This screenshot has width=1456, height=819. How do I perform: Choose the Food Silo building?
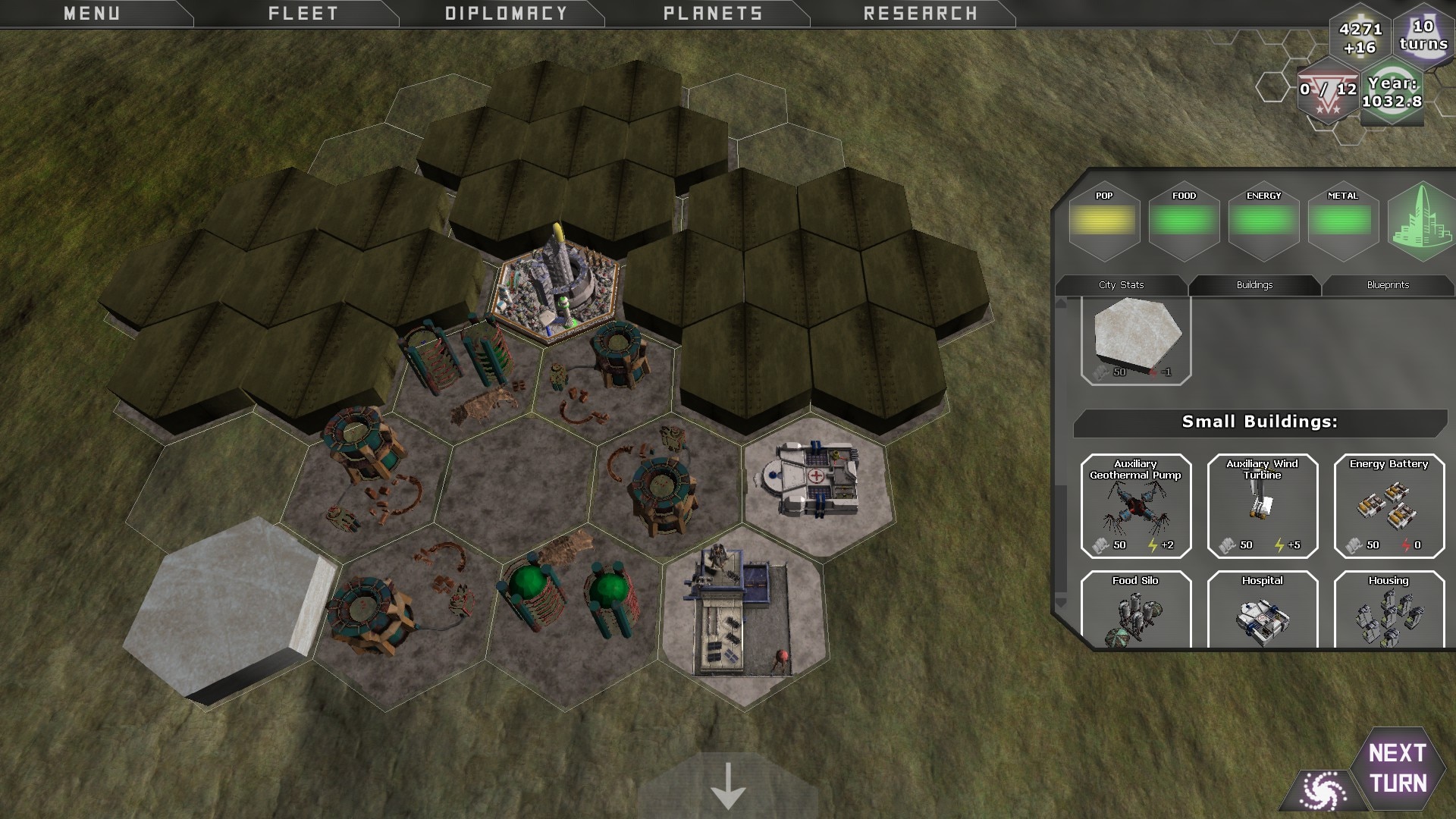(1135, 609)
